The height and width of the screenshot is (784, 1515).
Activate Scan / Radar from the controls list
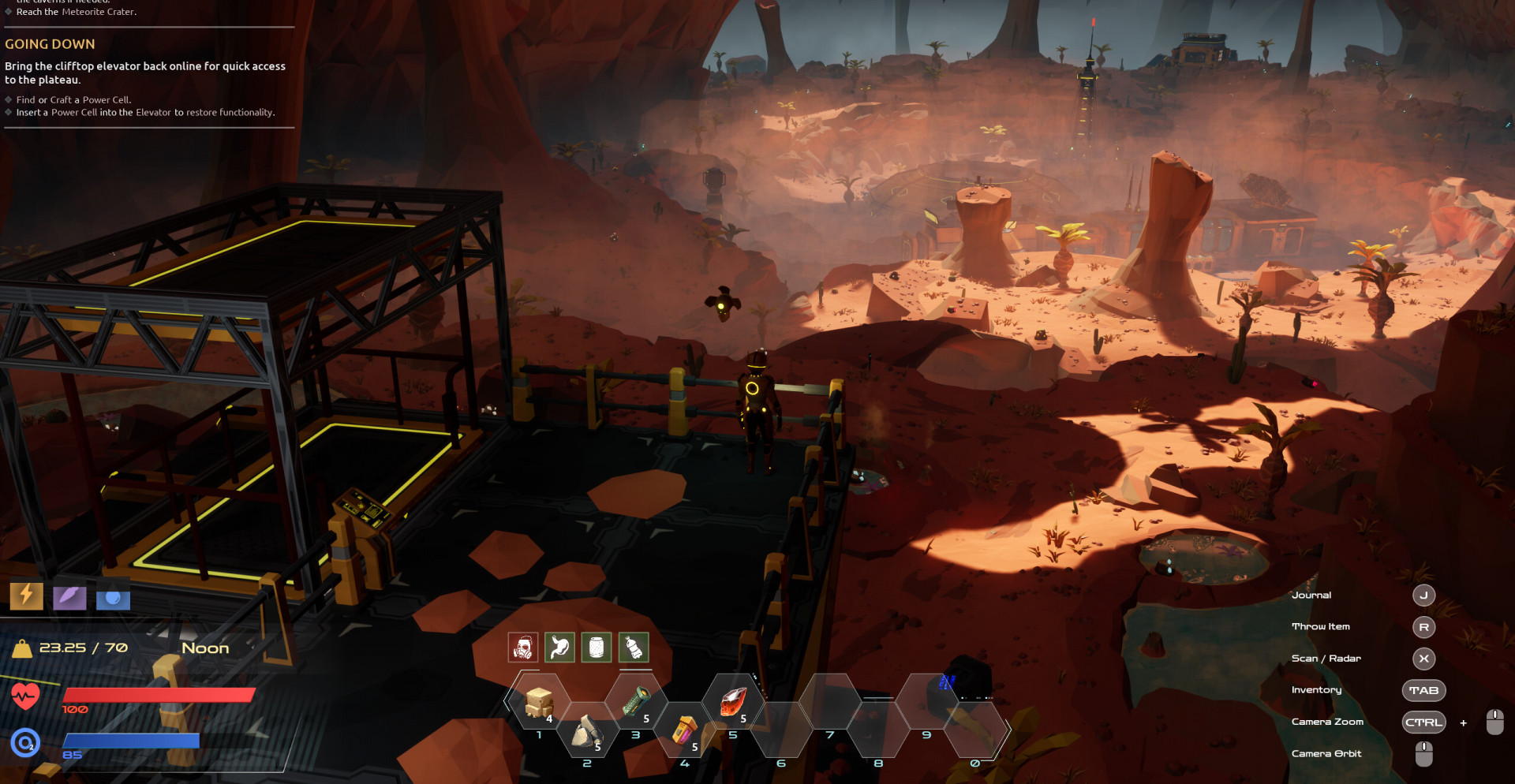pyautogui.click(x=1423, y=659)
